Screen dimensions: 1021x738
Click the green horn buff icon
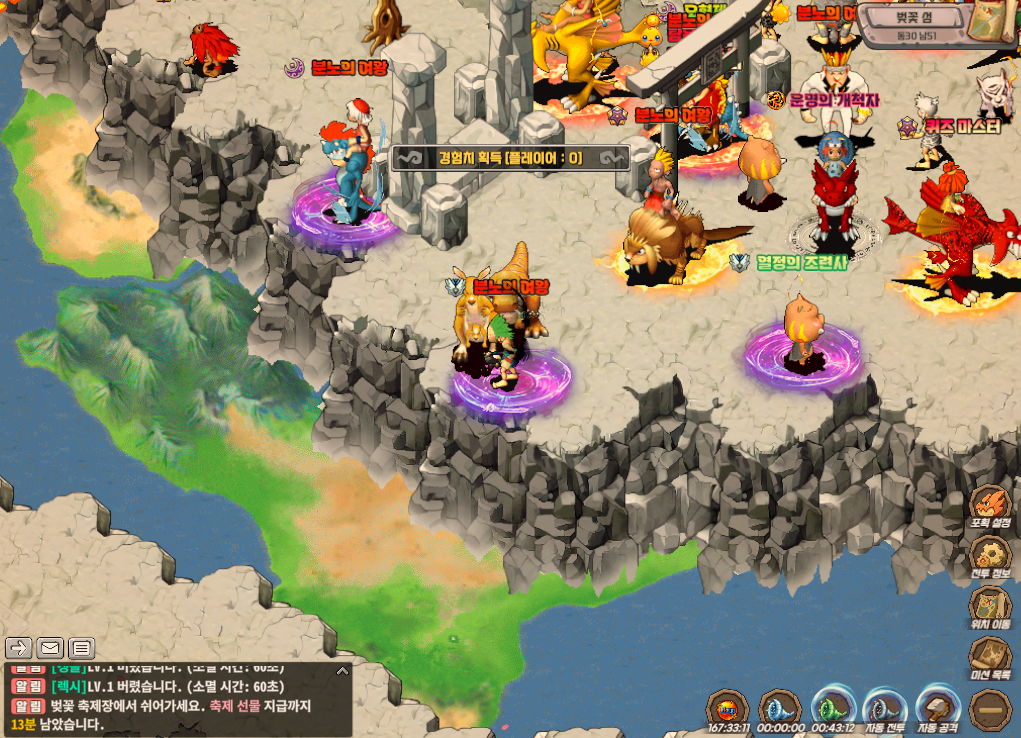831,708
